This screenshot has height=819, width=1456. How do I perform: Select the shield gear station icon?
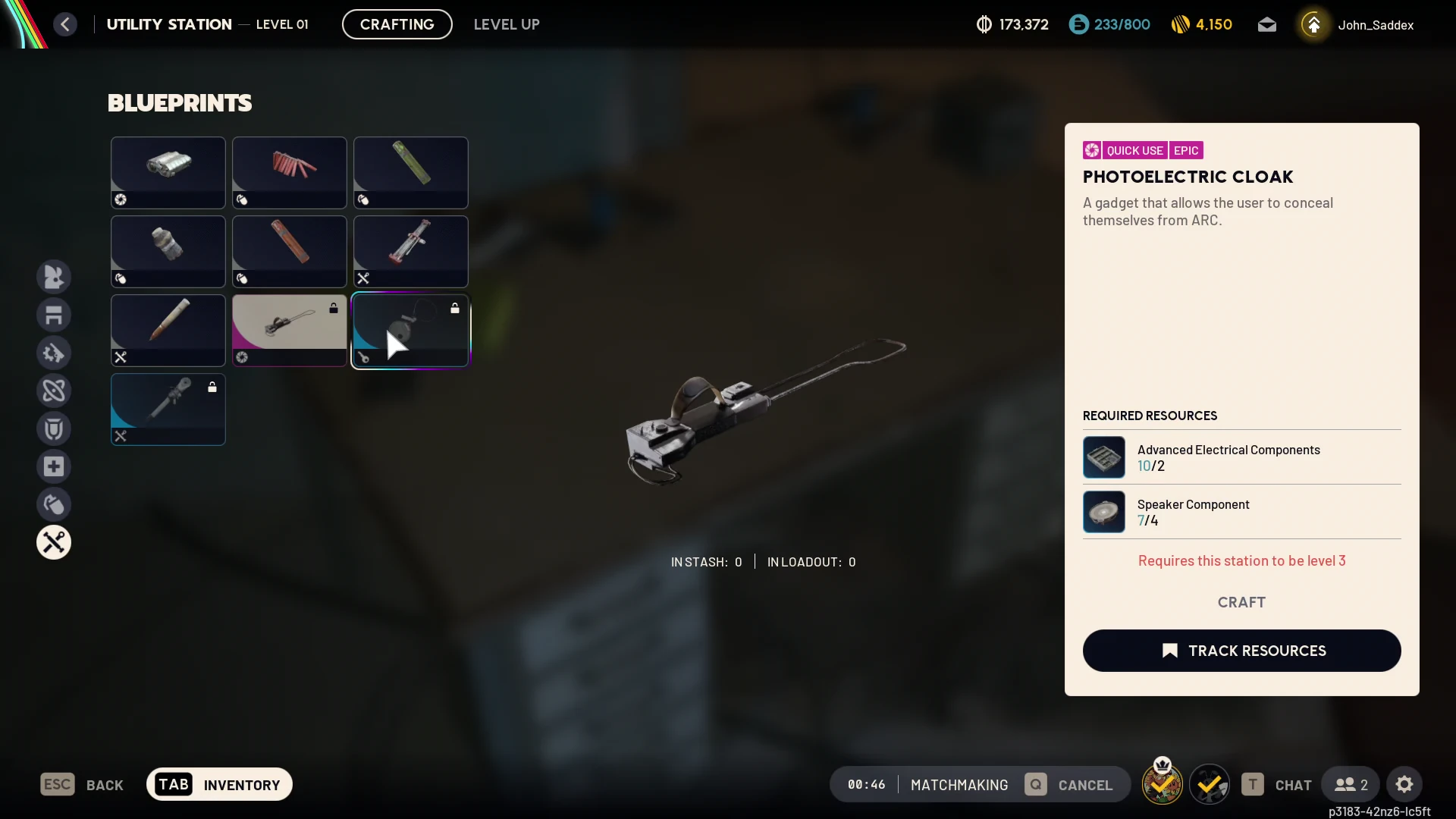click(x=54, y=428)
